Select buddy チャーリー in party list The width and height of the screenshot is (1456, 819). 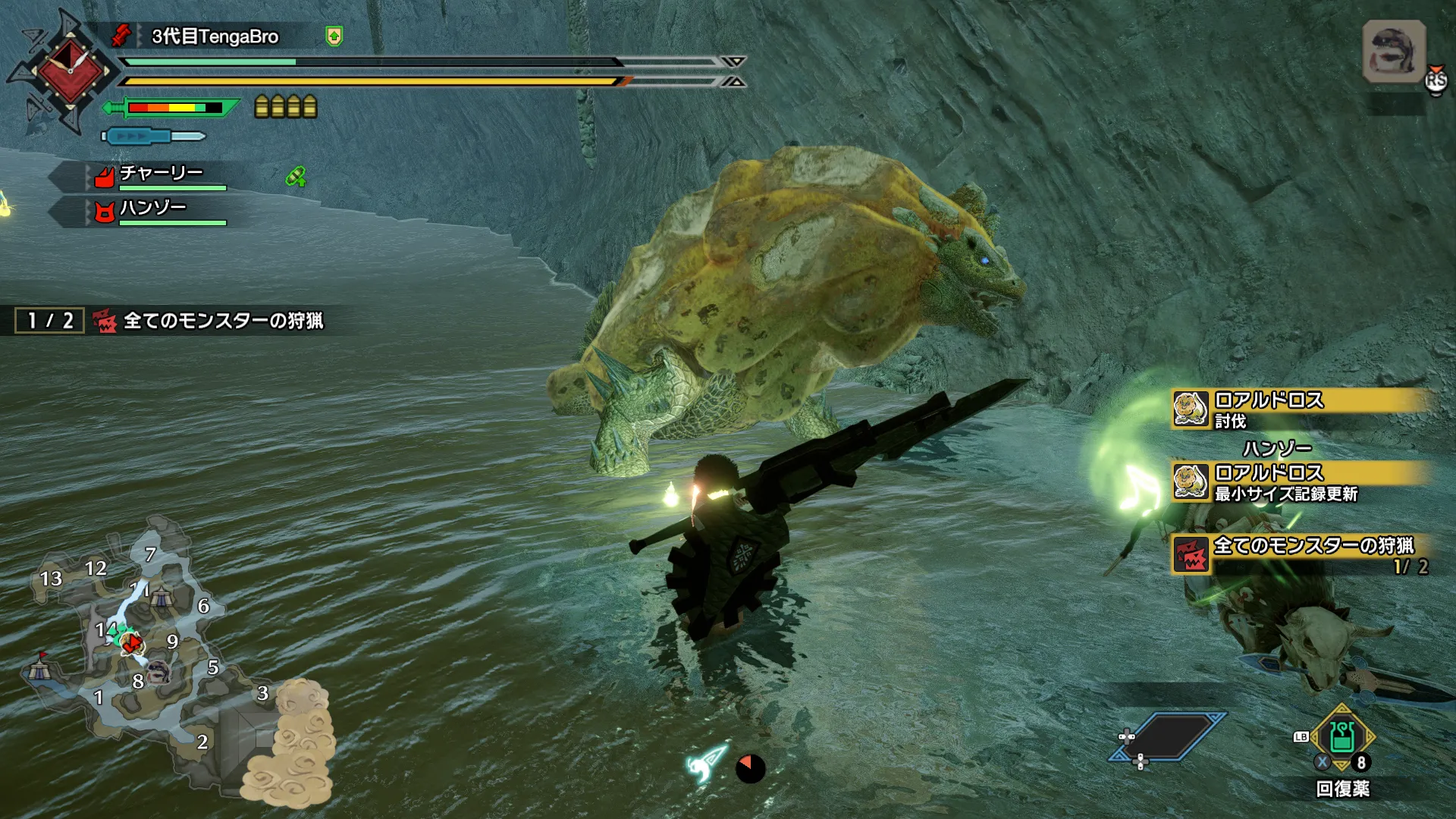[161, 174]
